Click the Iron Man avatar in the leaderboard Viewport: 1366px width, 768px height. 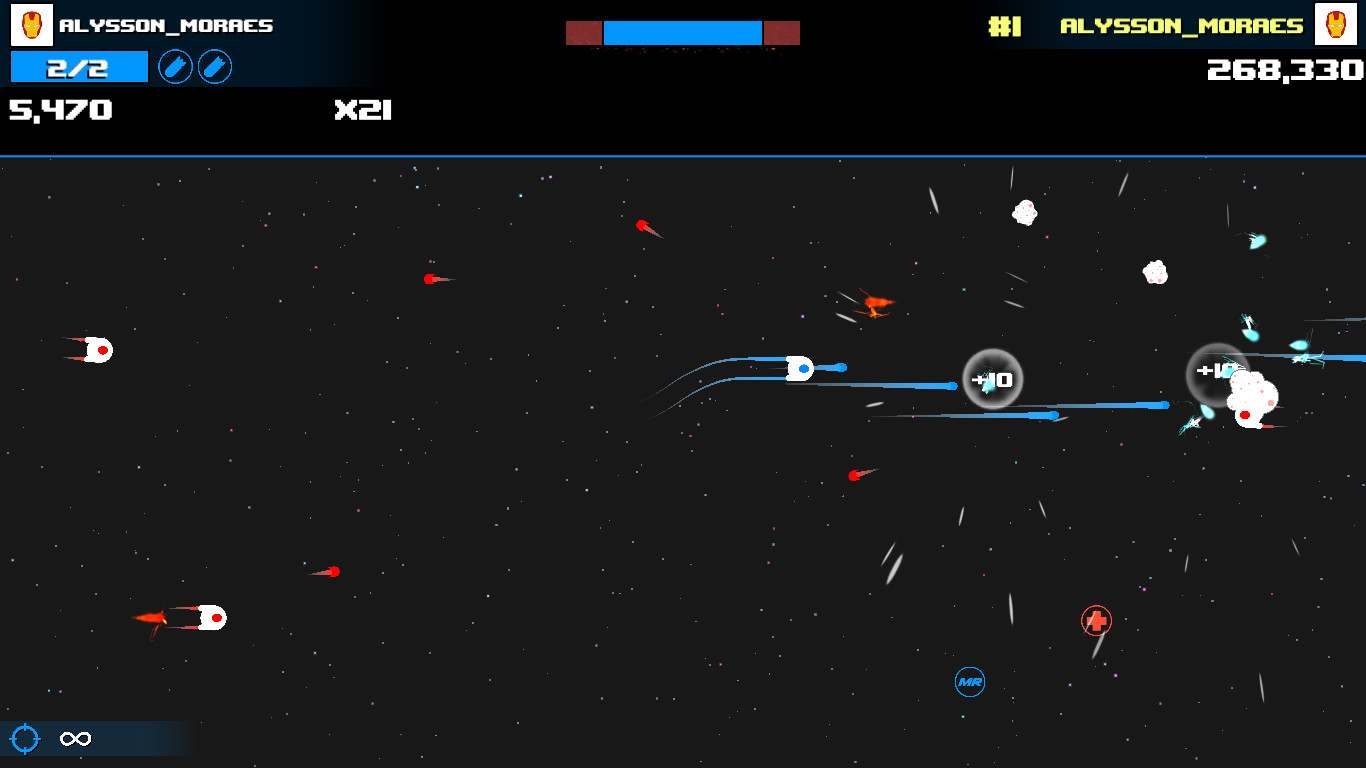tap(1338, 25)
